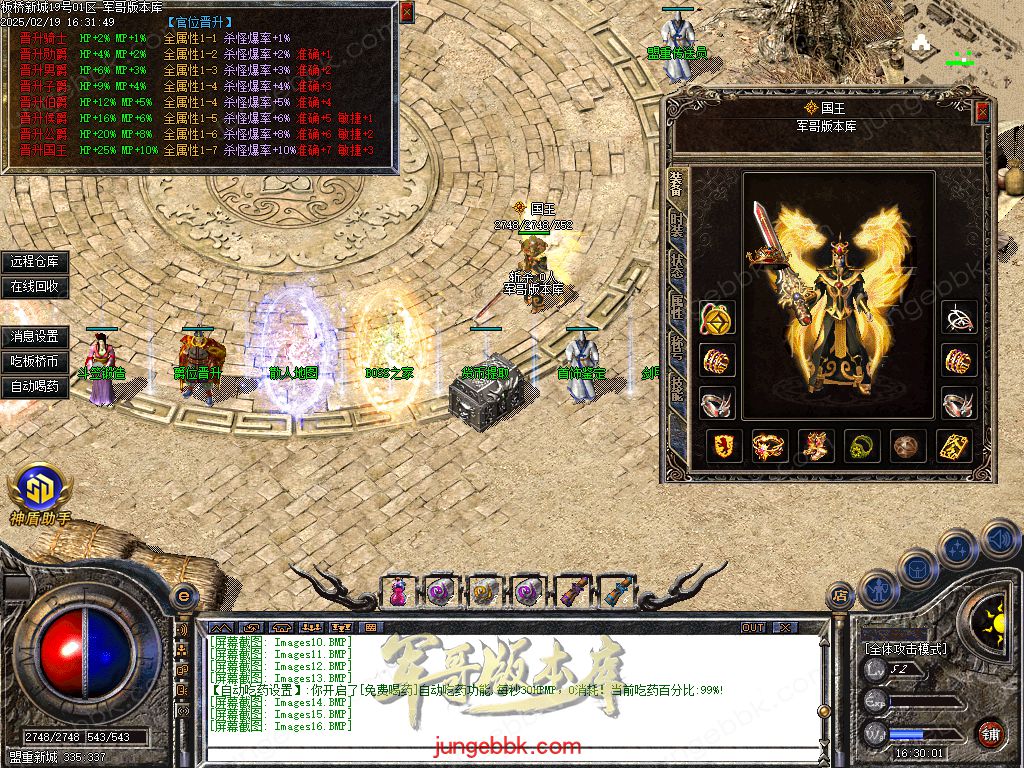Open the 属性 attributes tab
Screen dimensions: 1024x768
[677, 304]
